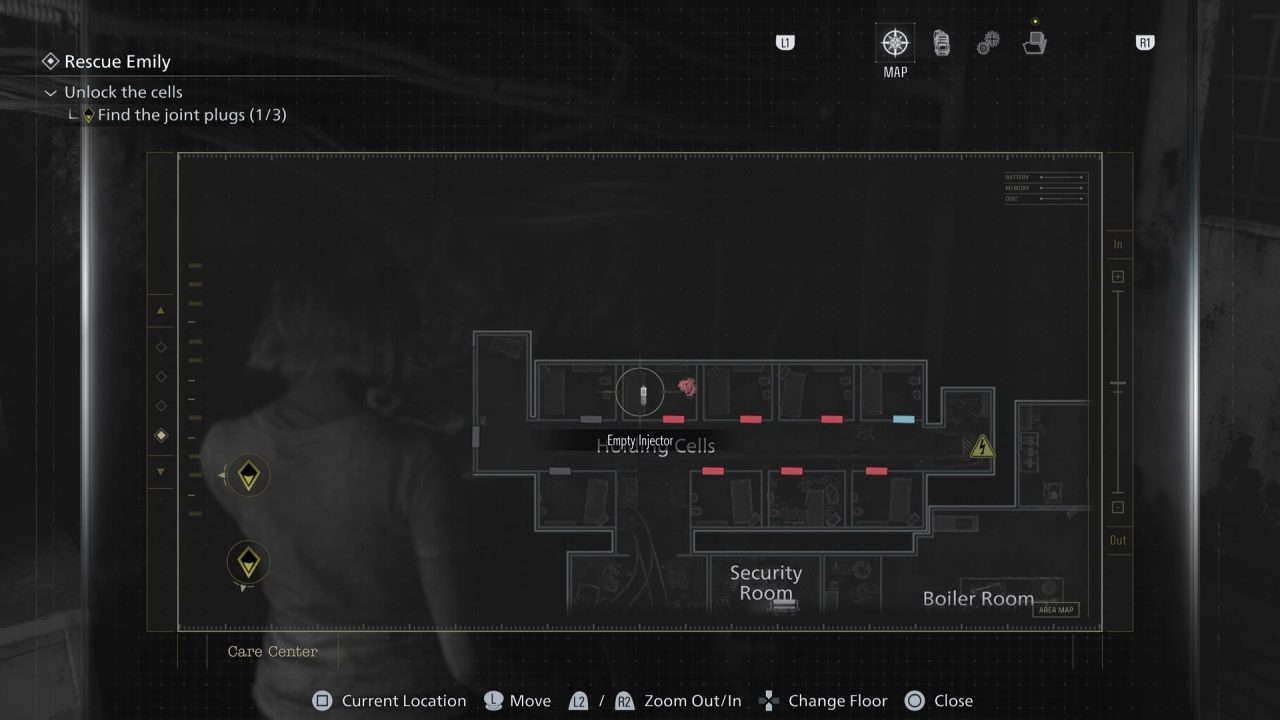Zoom in with the plus button

[x=1118, y=277]
